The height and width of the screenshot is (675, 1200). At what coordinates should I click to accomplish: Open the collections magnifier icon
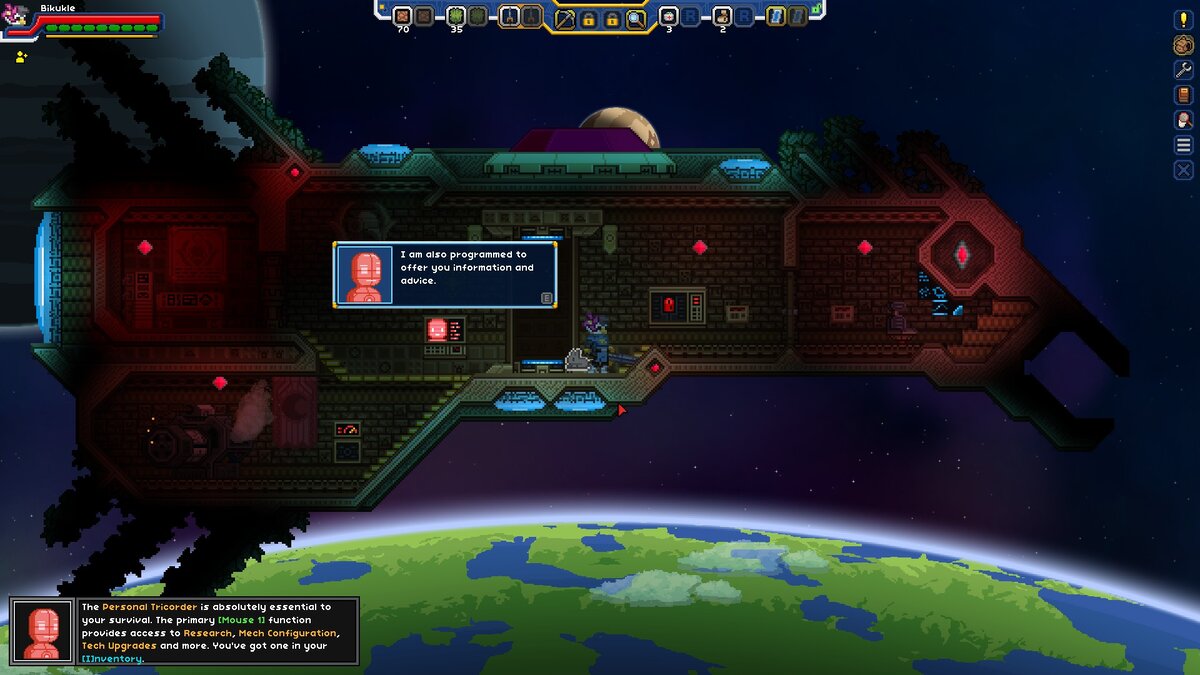[1184, 120]
